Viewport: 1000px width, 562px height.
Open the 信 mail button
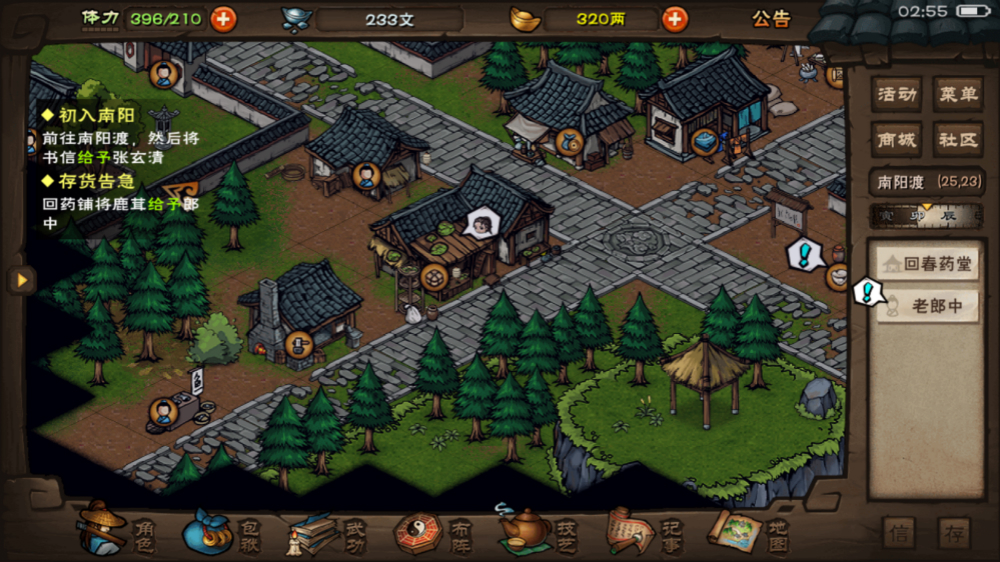(899, 533)
